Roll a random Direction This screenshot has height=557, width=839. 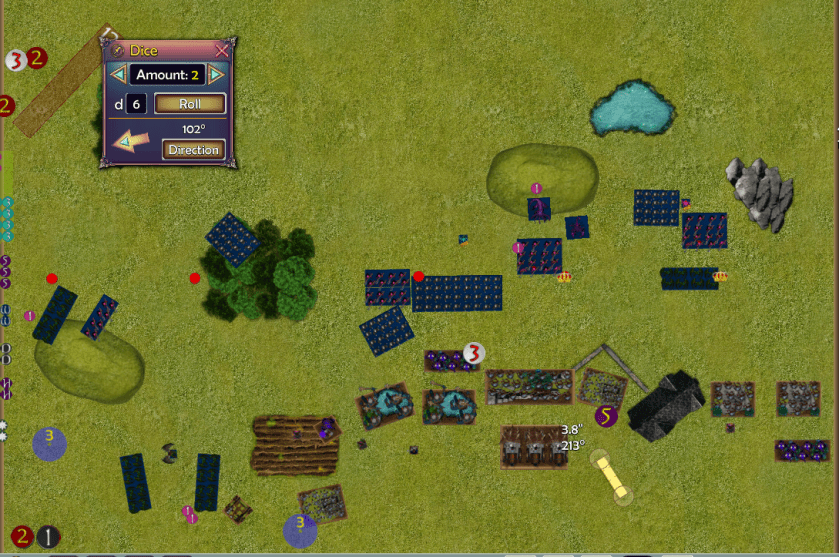pyautogui.click(x=193, y=150)
